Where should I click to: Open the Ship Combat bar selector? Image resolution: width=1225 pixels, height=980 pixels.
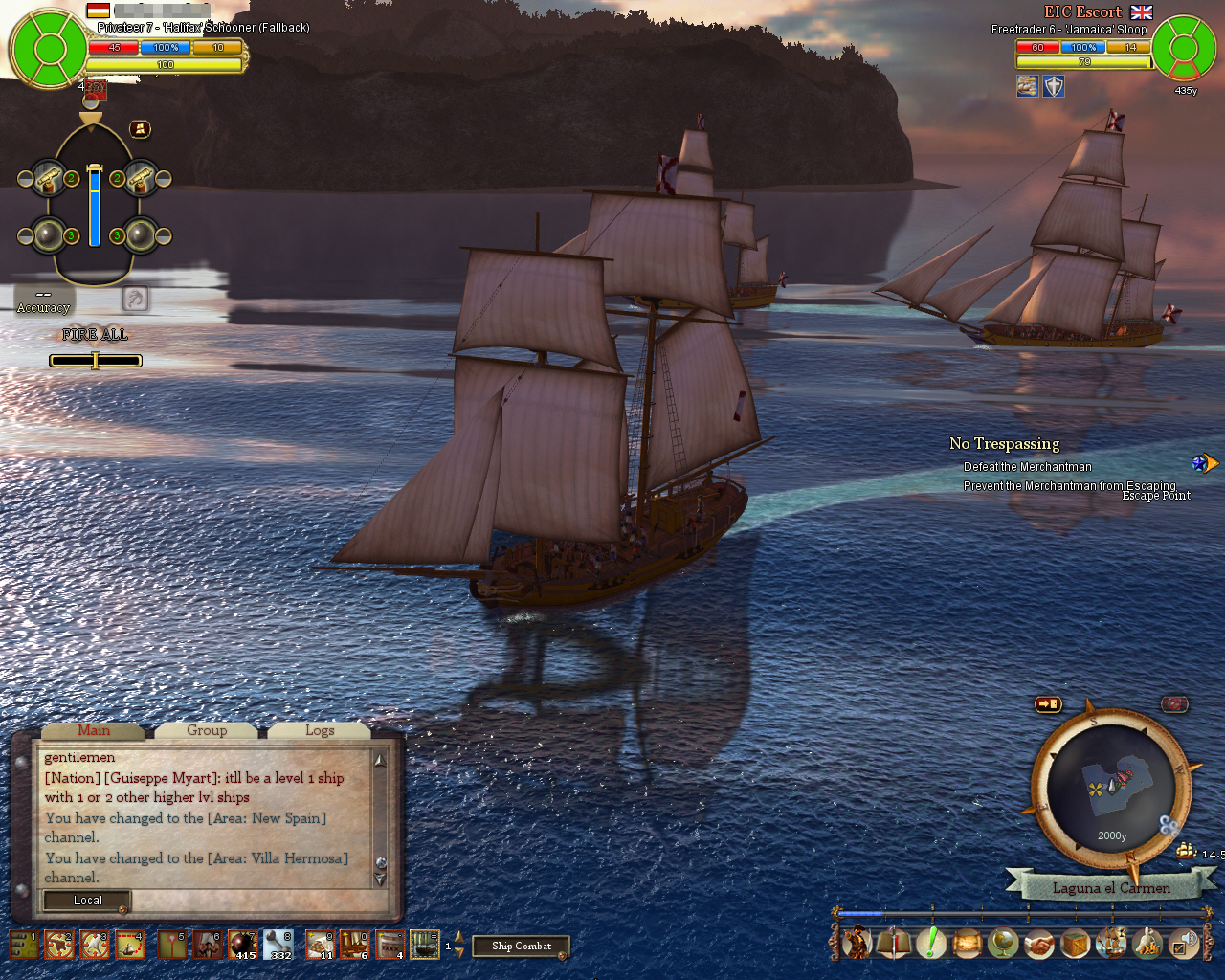(522, 947)
